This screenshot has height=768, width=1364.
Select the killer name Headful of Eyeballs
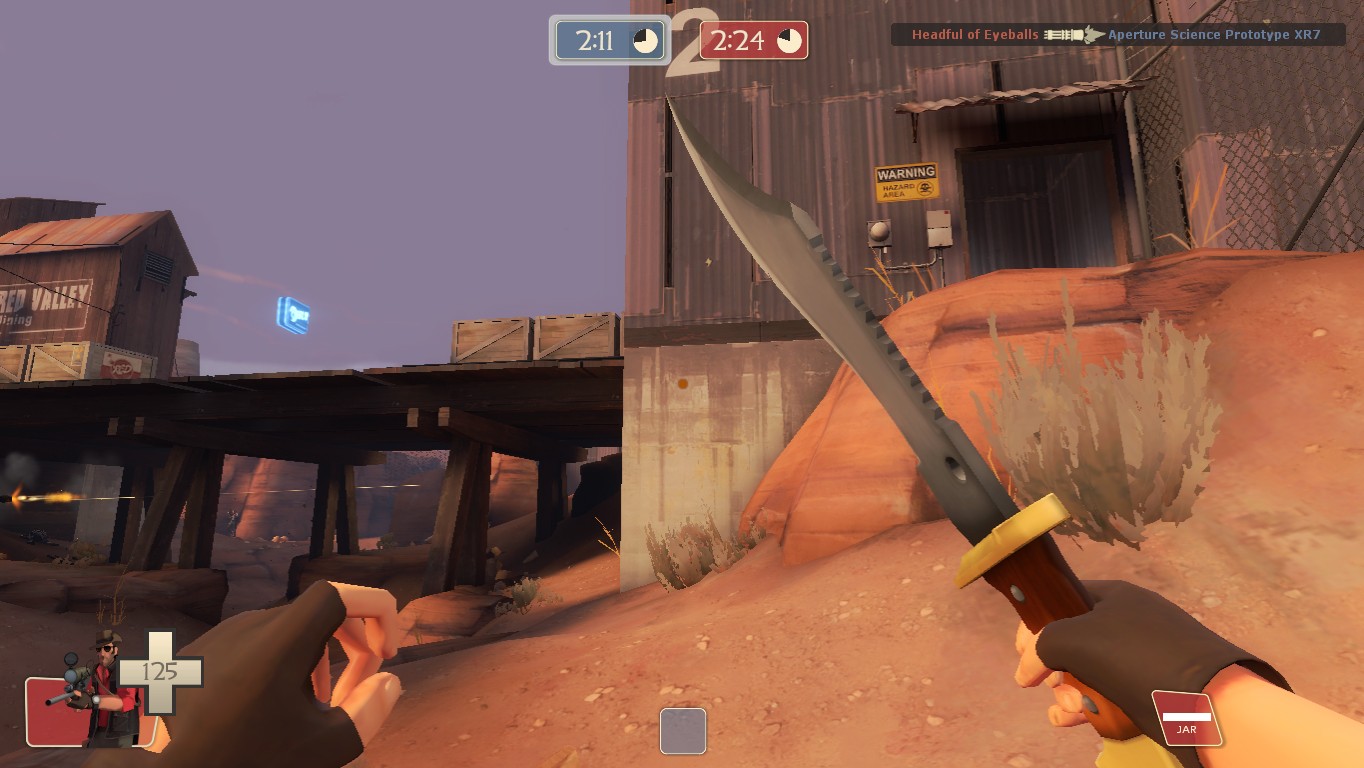pyautogui.click(x=975, y=34)
